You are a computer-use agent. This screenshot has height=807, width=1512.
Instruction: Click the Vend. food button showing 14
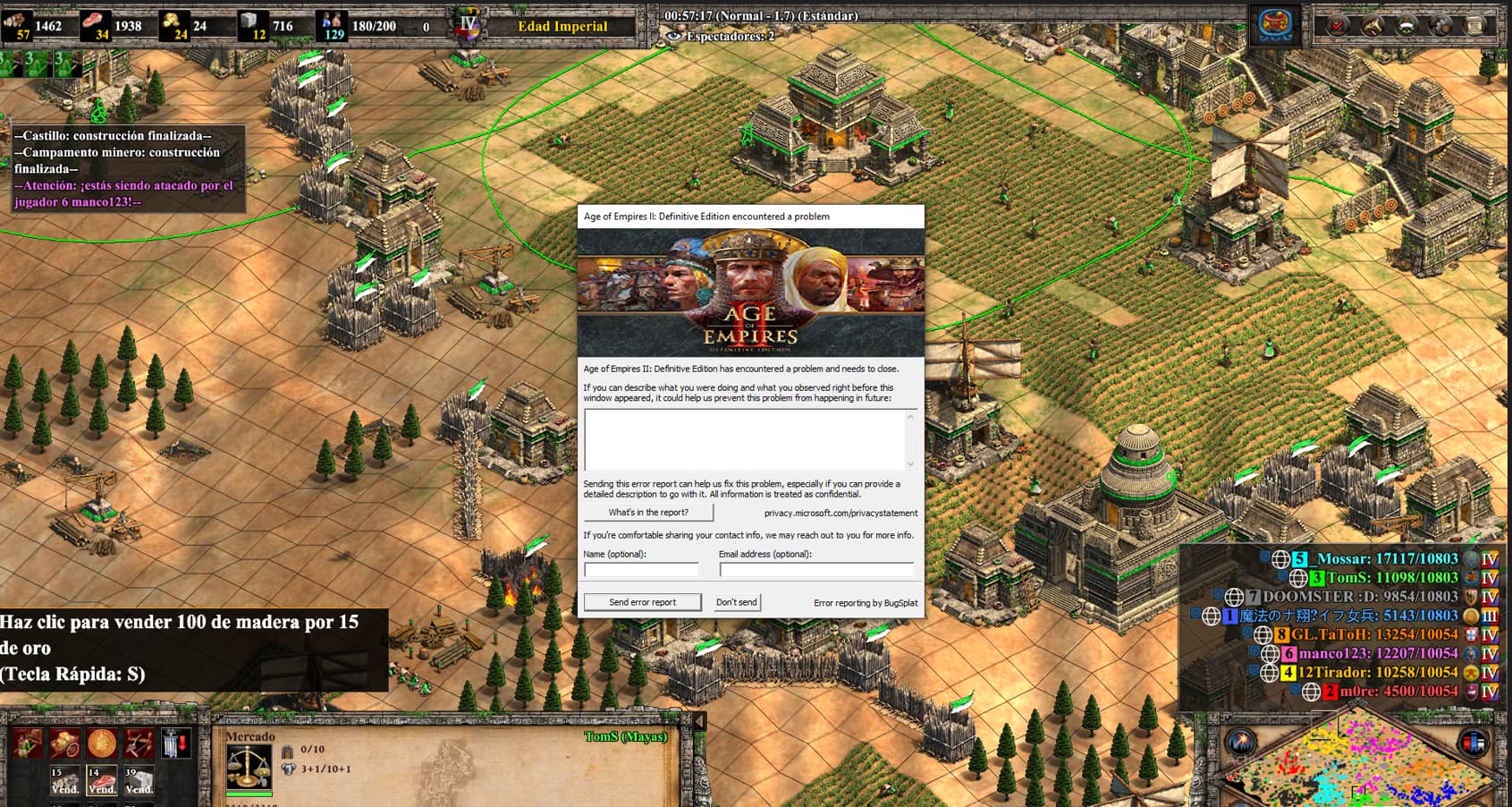[101, 780]
